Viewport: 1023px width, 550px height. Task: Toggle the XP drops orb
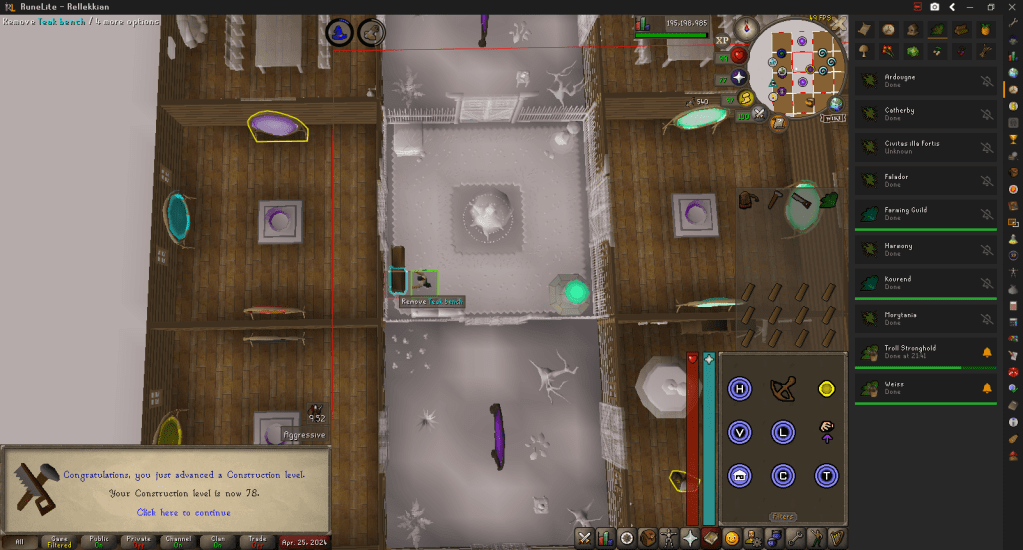tap(724, 40)
